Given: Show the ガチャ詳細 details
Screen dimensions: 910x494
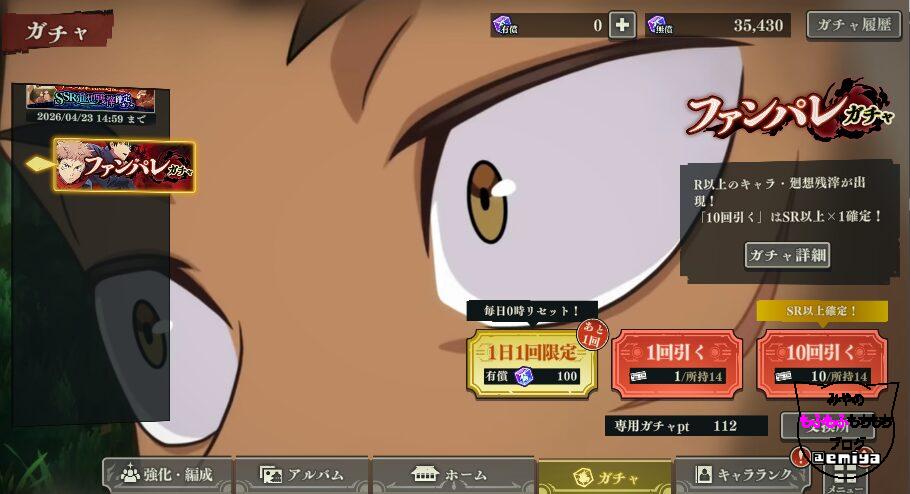Looking at the screenshot, I should 787,255.
